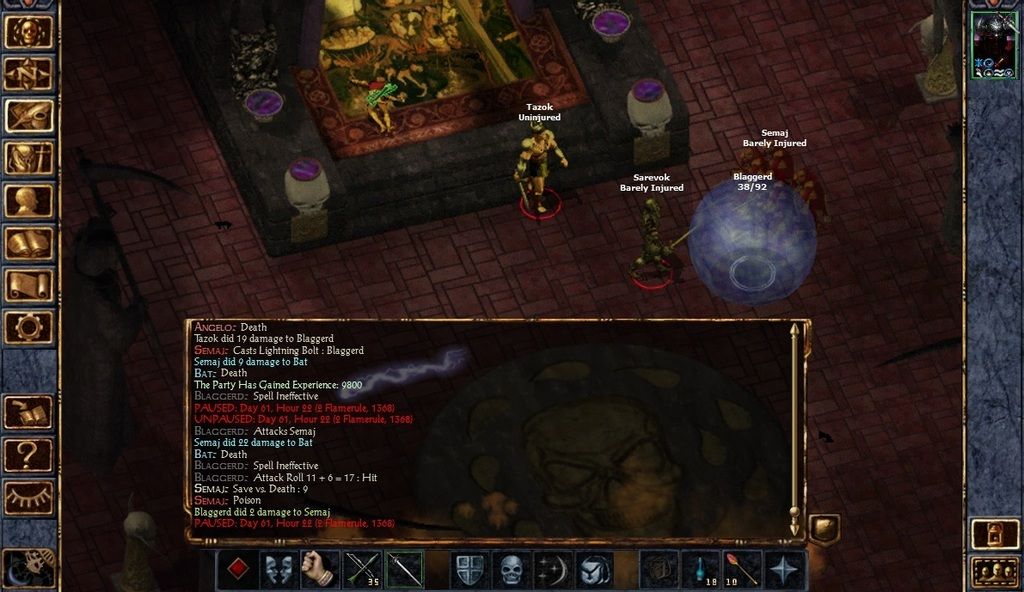This screenshot has height=592, width=1024.
Task: Open the character record head icon
Action: click(x=29, y=201)
